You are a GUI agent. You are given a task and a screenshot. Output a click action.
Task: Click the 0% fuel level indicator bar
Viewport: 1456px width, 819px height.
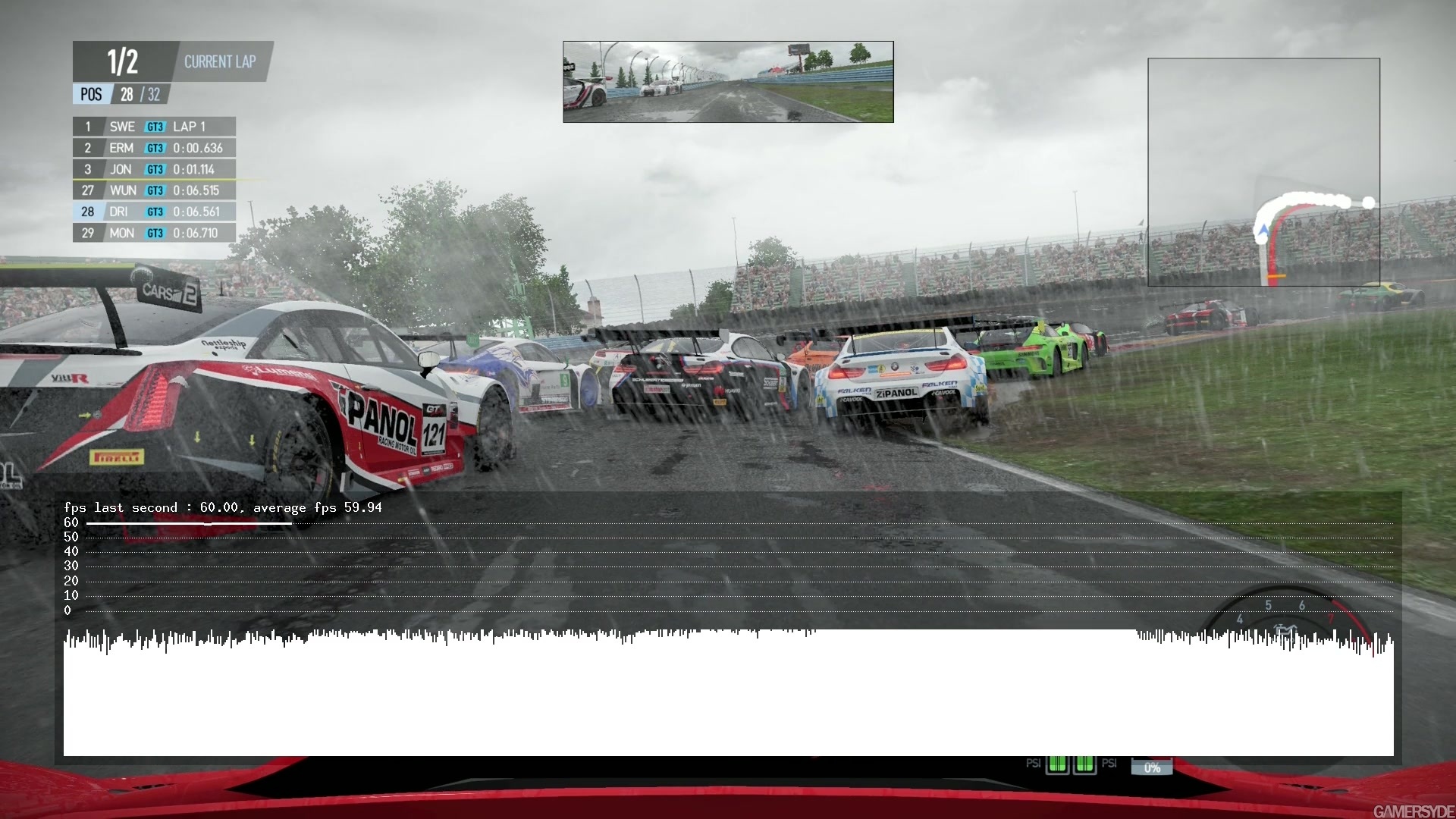pyautogui.click(x=1151, y=767)
